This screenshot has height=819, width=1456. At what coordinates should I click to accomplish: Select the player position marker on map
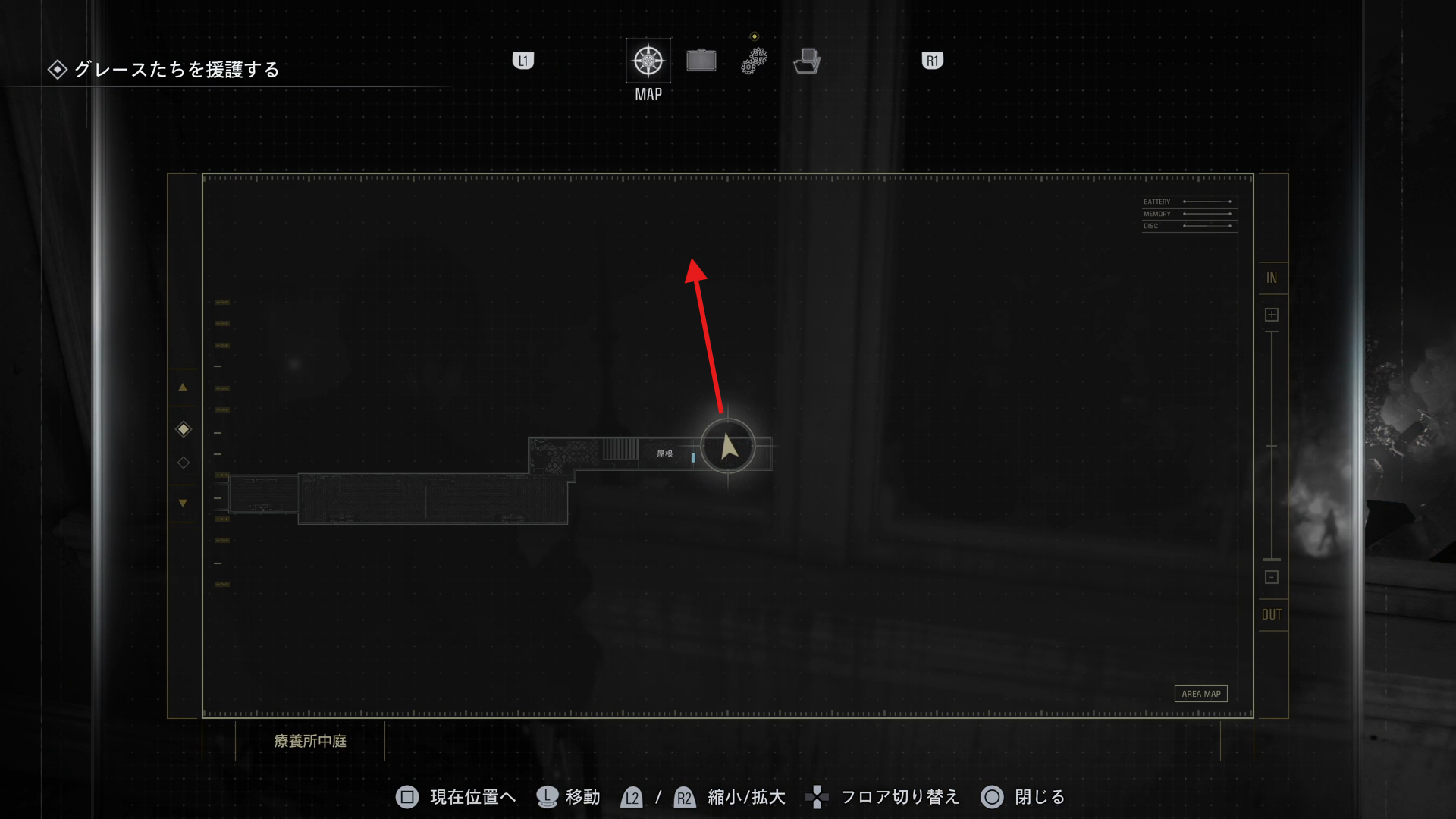pos(728,447)
